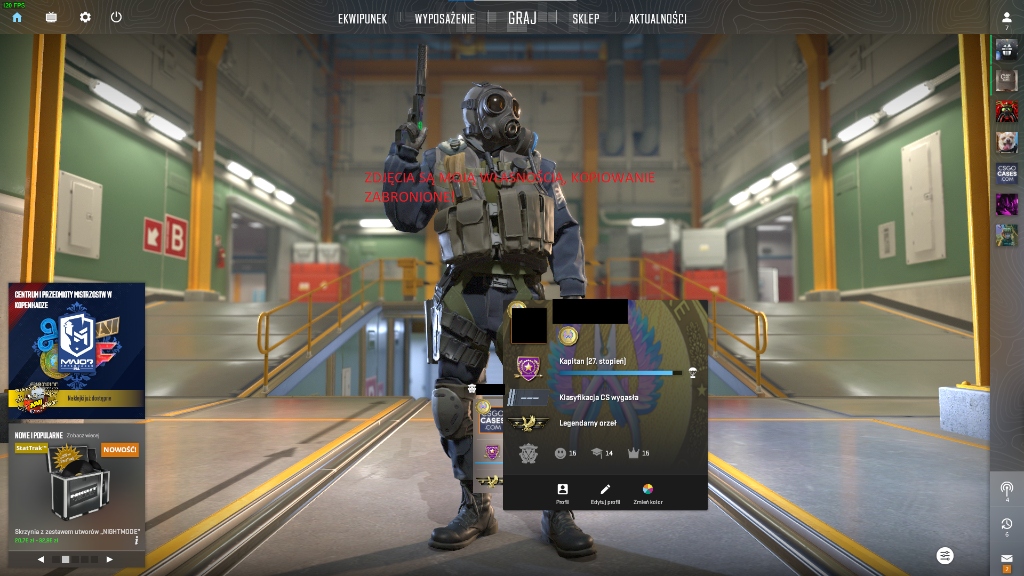Click the home icon in the top bar
Screen dimensions: 1024x576
[x=17, y=17]
